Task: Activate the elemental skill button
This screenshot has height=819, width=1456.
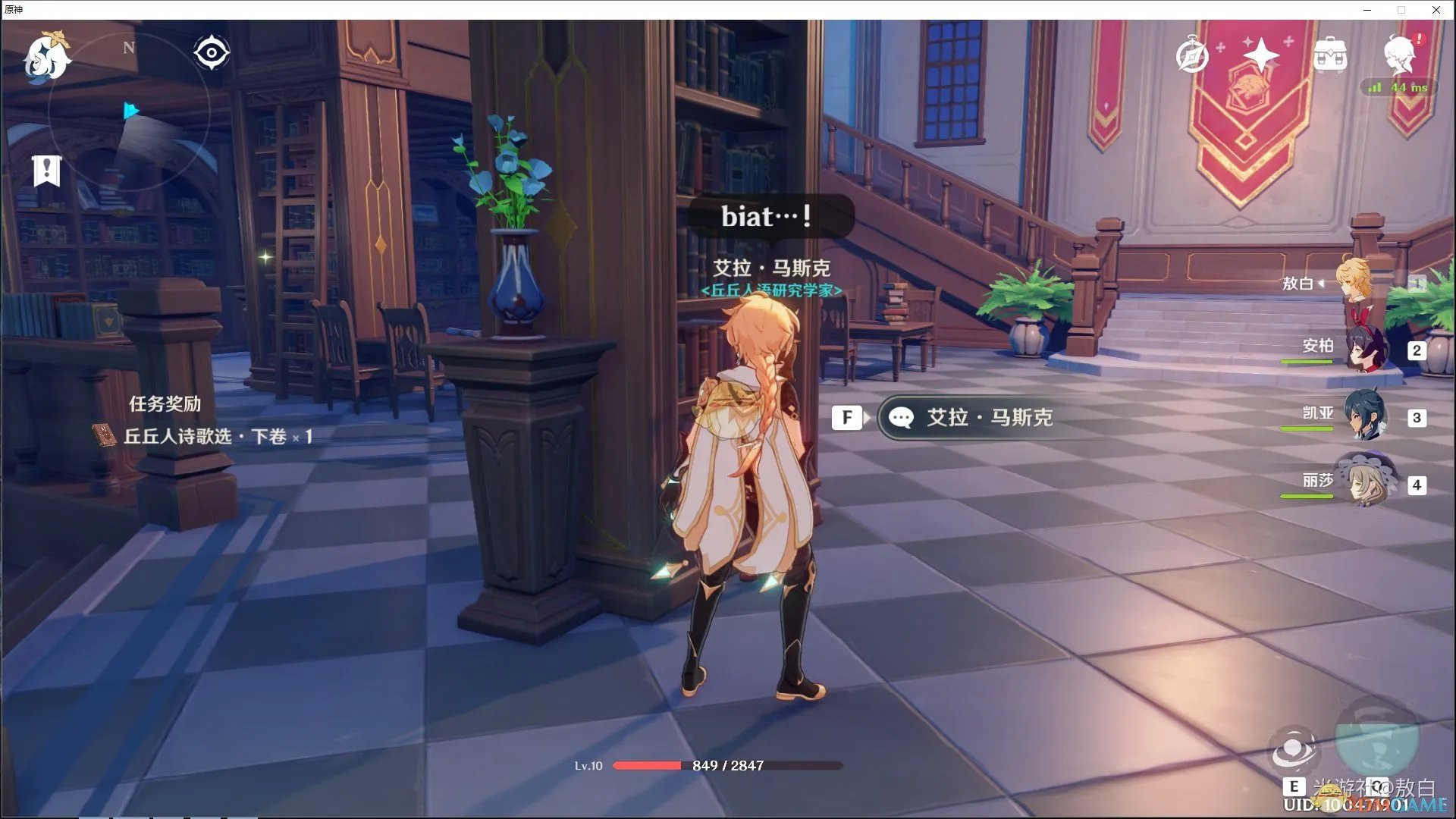Action: point(1294,750)
